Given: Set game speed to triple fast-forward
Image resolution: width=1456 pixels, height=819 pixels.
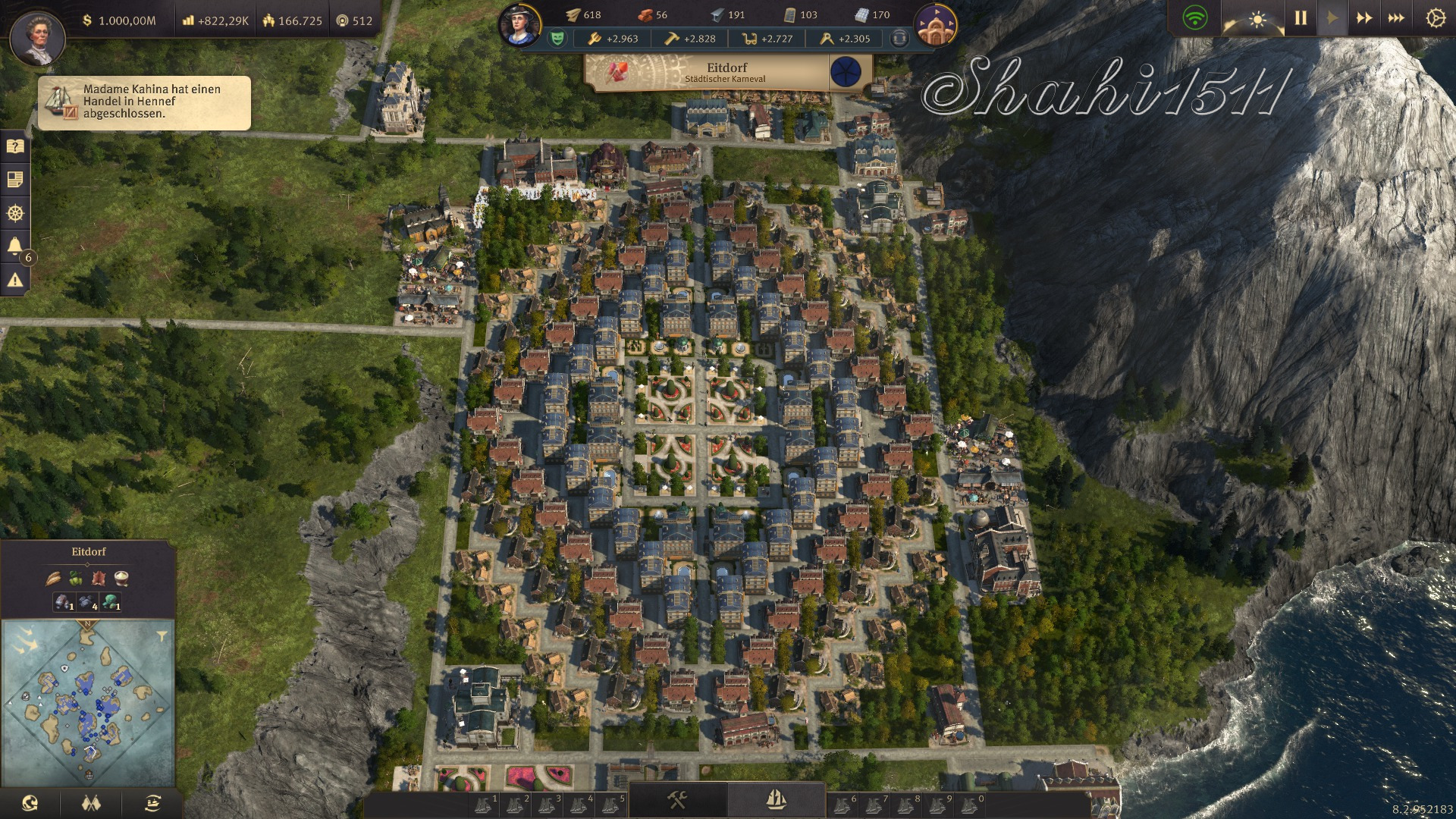Looking at the screenshot, I should pyautogui.click(x=1395, y=18).
